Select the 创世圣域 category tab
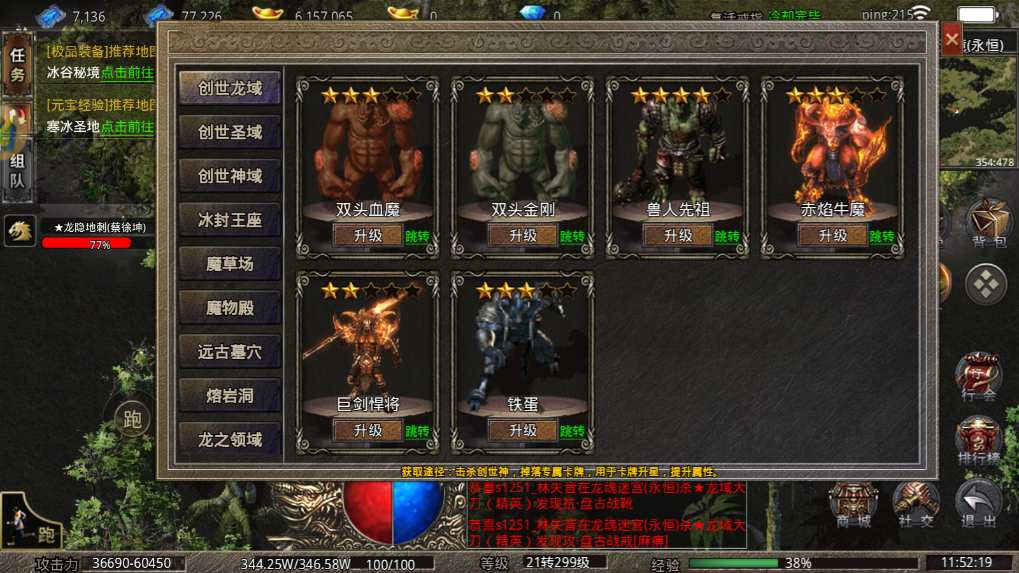This screenshot has width=1019, height=573. click(x=230, y=132)
